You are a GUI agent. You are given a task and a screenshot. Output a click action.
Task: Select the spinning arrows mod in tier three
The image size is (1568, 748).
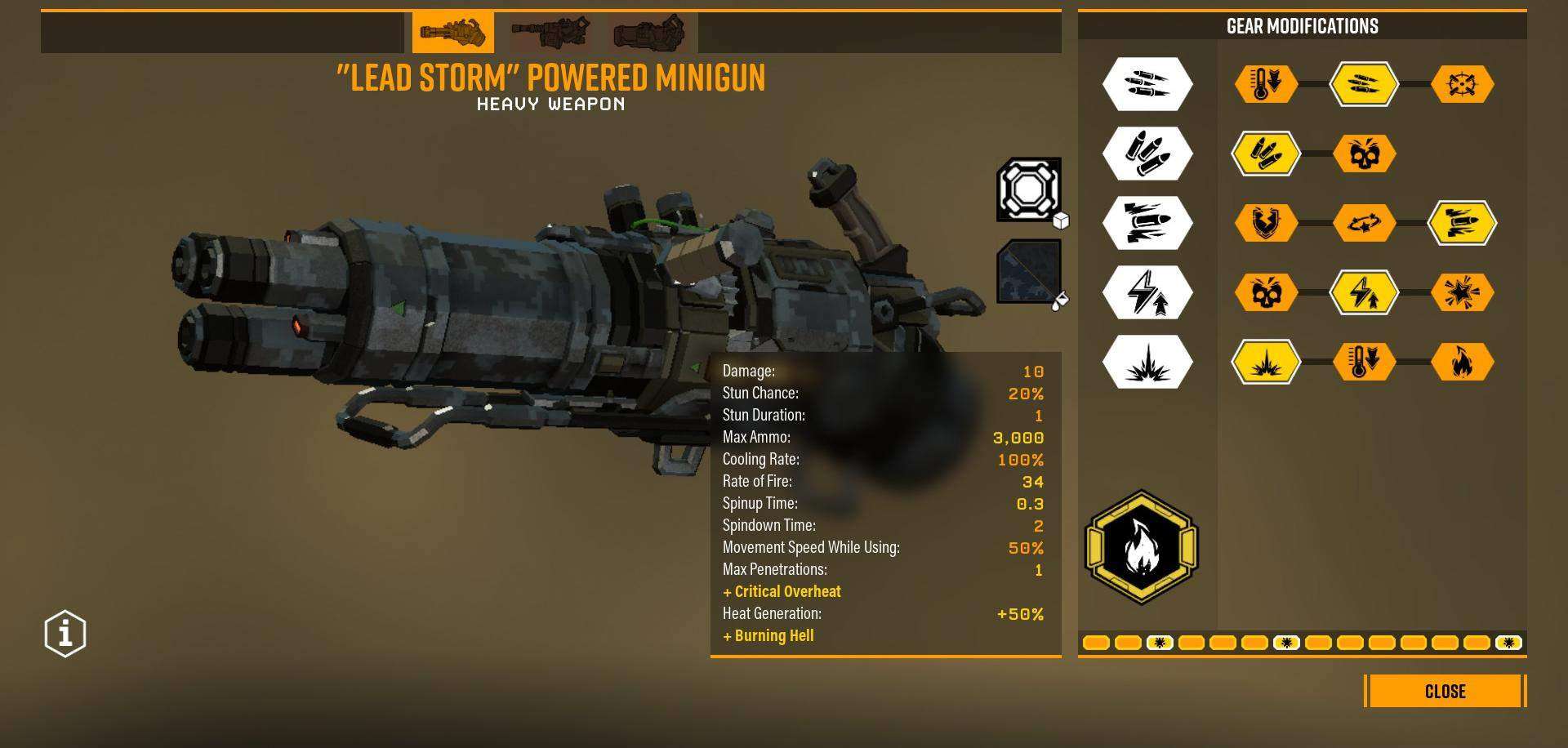1365,221
